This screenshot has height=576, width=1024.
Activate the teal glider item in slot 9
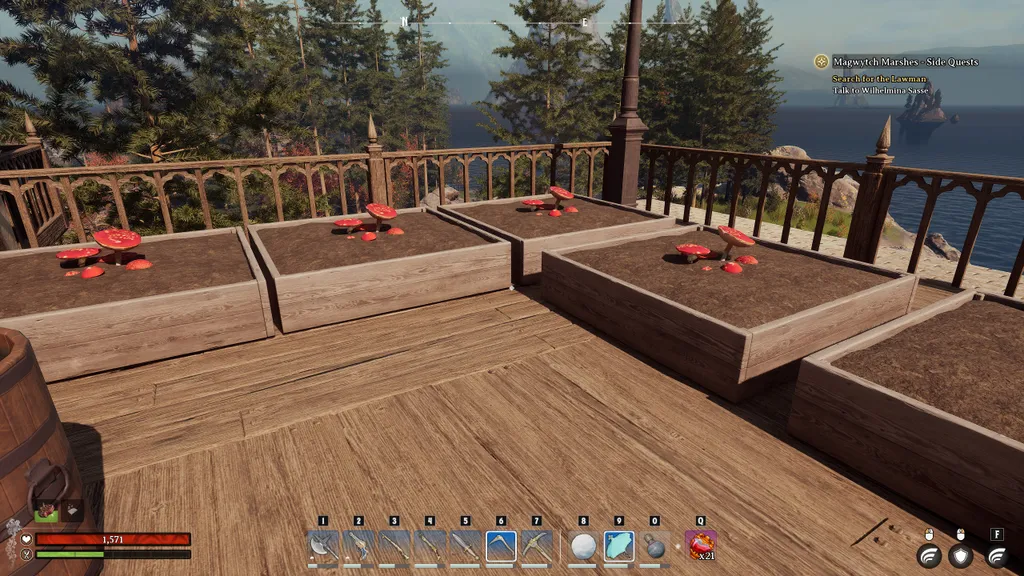click(x=619, y=545)
